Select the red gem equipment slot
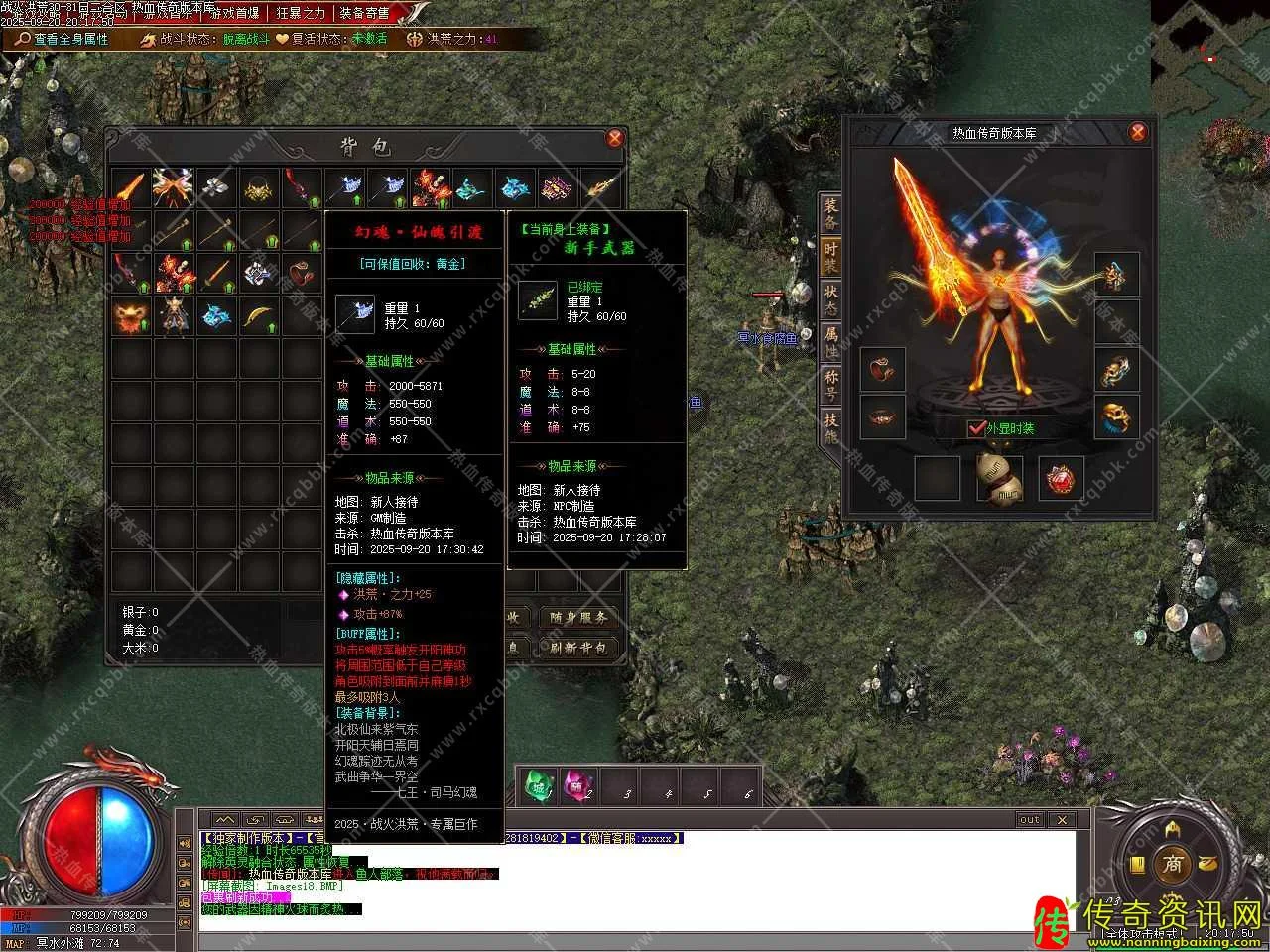 tap(1061, 478)
